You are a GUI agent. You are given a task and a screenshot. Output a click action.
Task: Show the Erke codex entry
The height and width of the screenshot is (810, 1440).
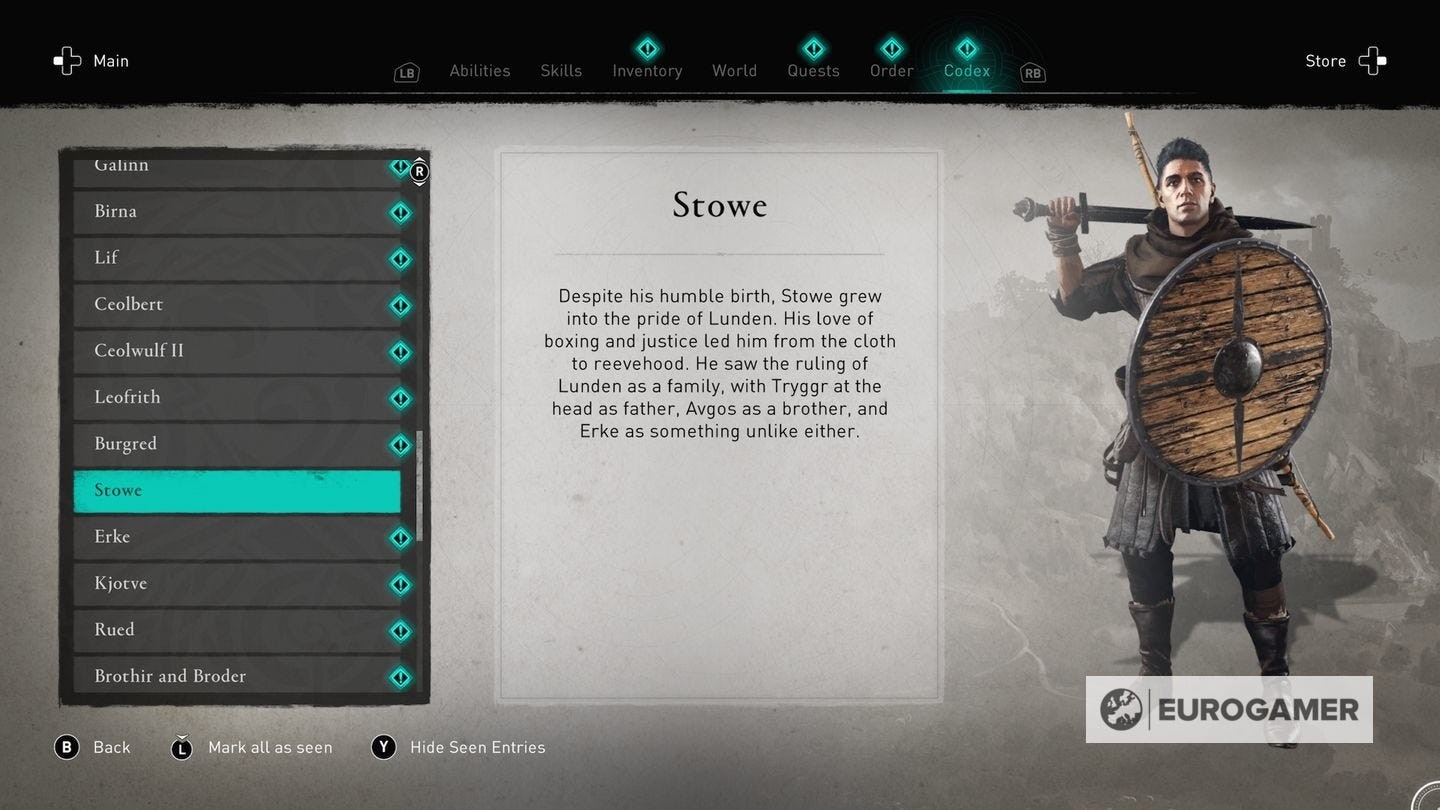click(x=237, y=537)
